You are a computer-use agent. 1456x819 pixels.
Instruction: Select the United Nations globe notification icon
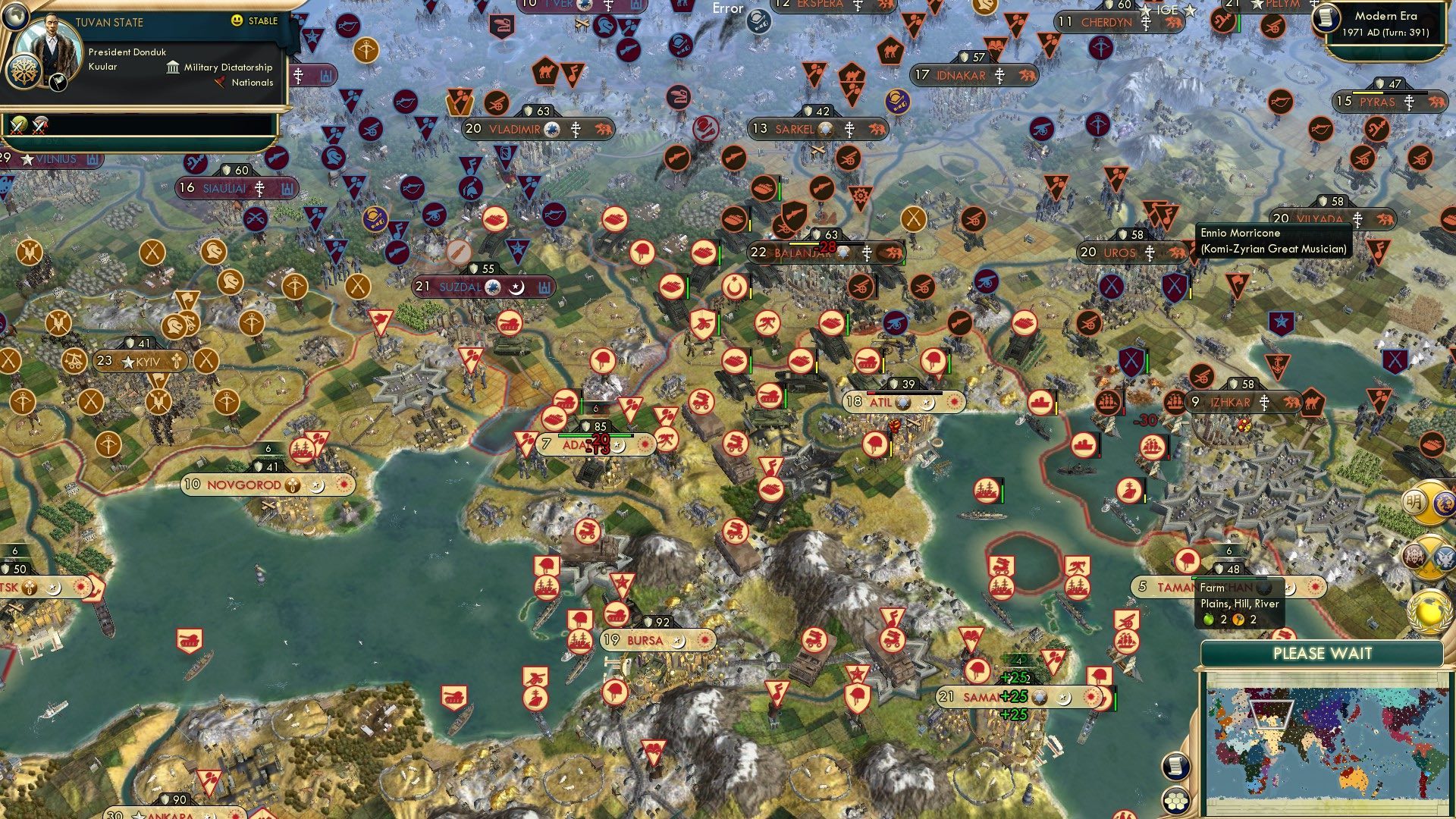[x=1428, y=614]
